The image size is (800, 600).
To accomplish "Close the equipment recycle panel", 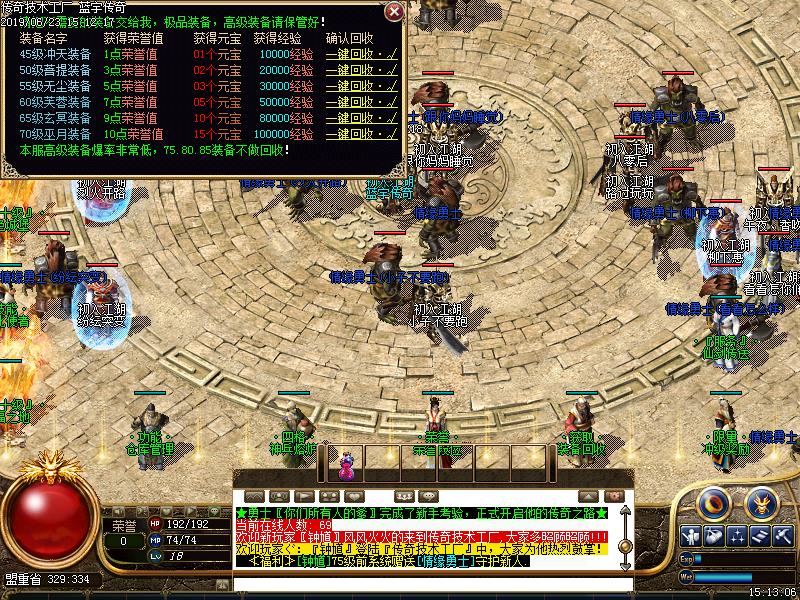I will (394, 13).
